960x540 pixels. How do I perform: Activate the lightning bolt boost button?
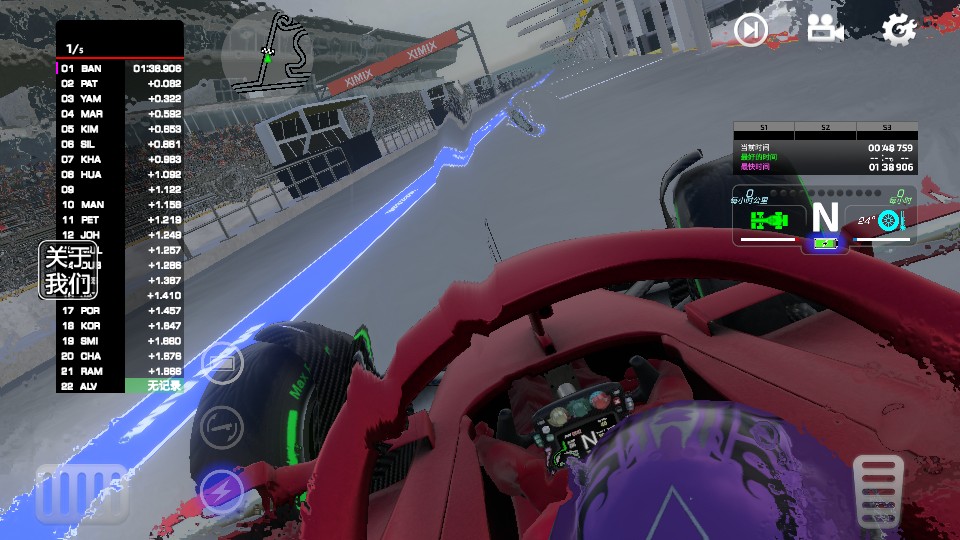tap(221, 491)
